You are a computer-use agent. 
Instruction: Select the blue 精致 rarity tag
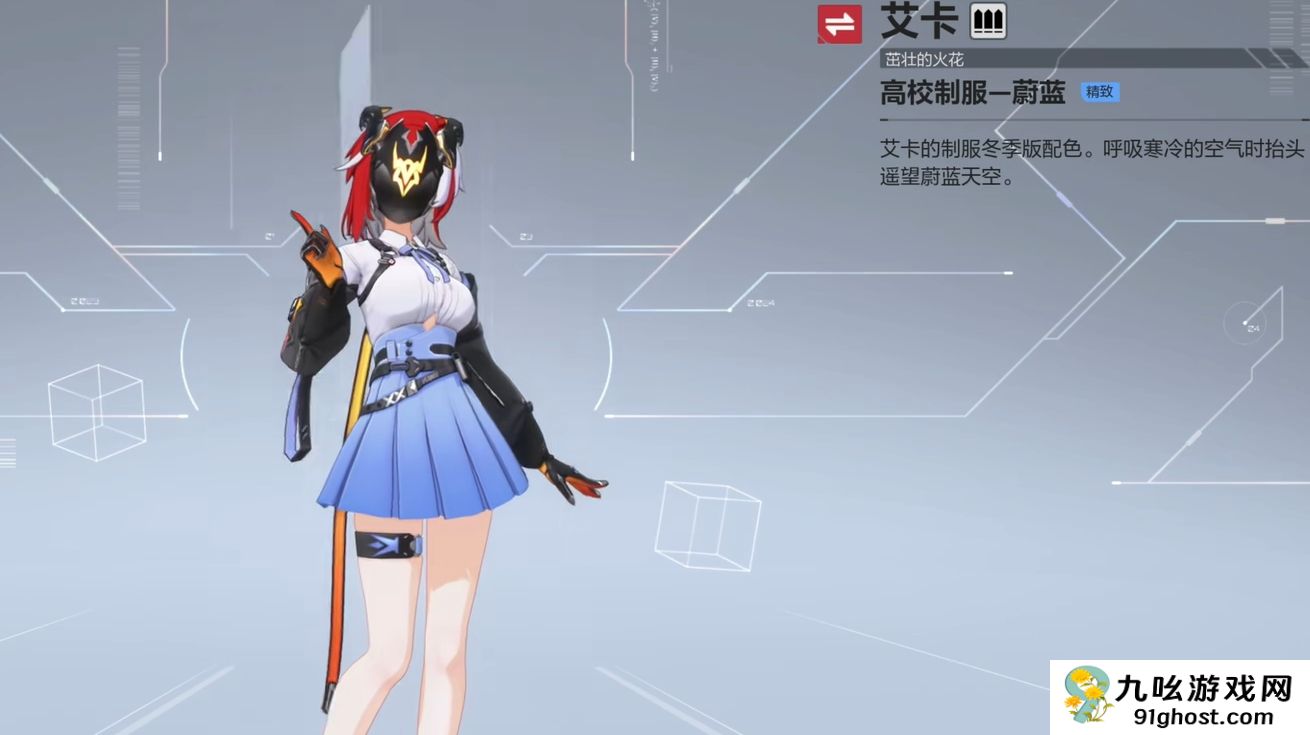pos(1100,92)
